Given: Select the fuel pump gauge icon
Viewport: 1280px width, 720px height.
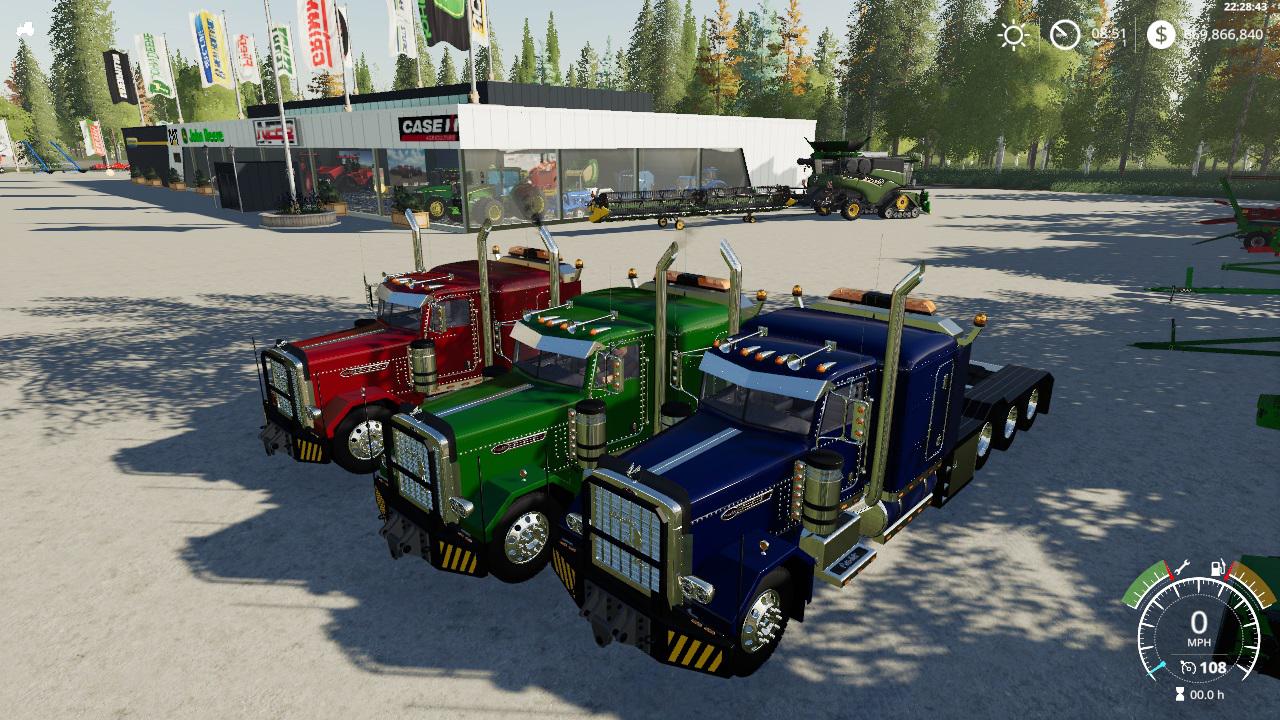Looking at the screenshot, I should [1218, 570].
